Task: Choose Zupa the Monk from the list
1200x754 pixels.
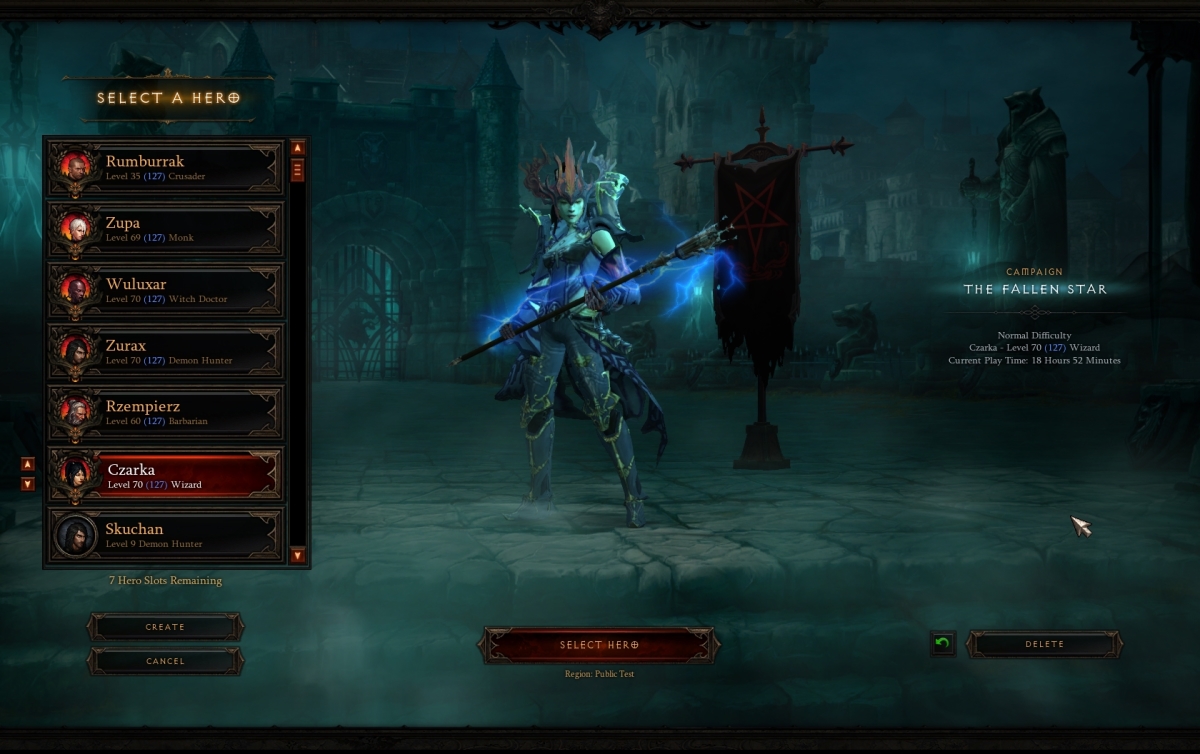Action: tap(166, 229)
